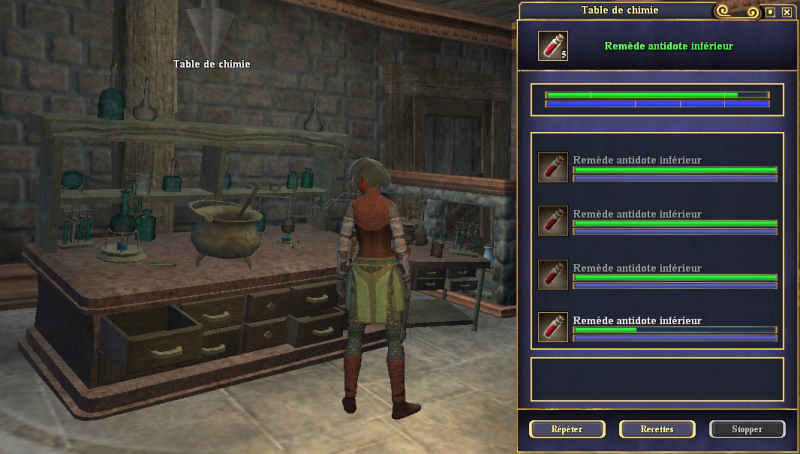800x454 pixels.
Task: Maximize the Table de chimie window
Action: 769,11
